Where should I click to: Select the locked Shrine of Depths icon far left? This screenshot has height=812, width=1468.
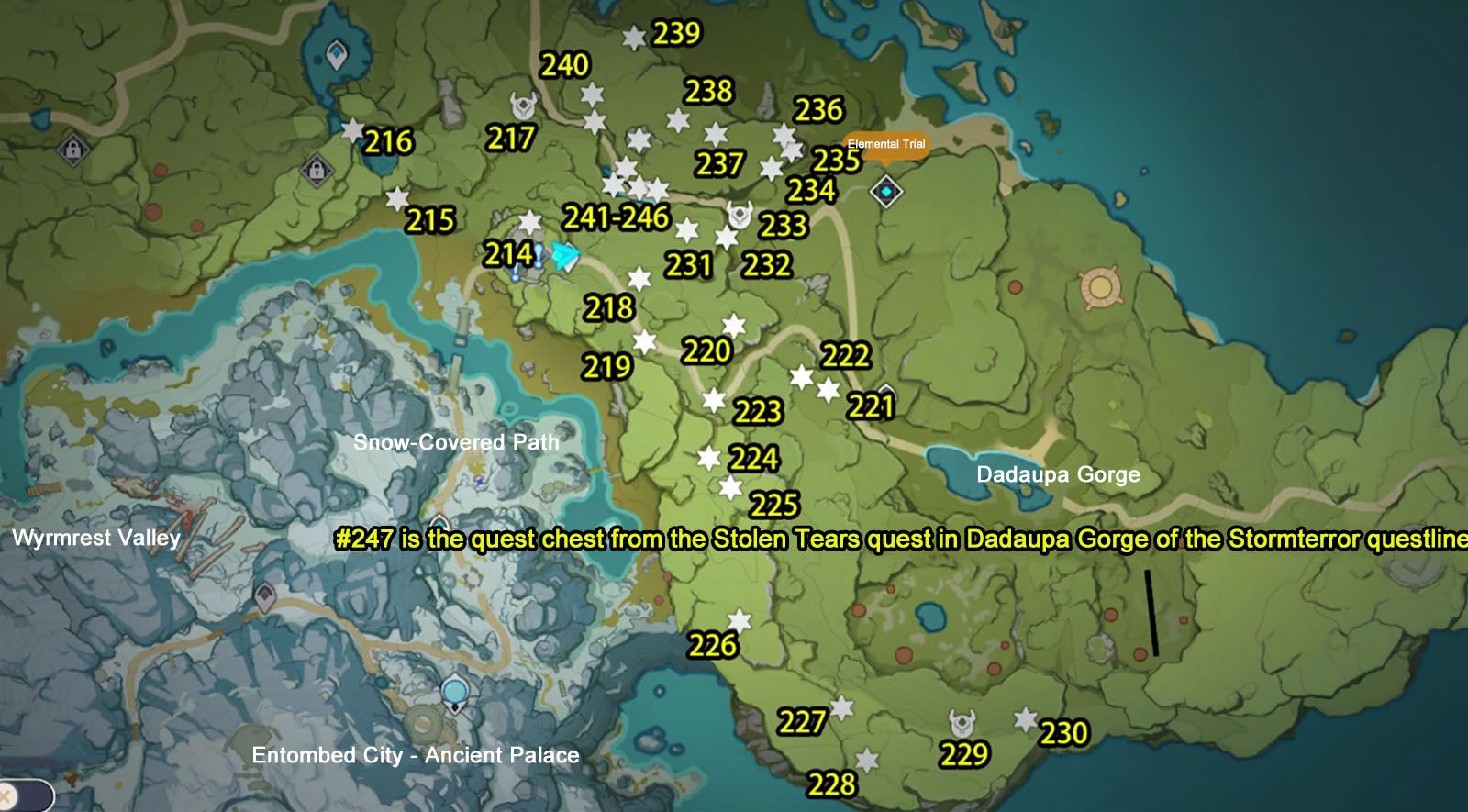point(72,149)
